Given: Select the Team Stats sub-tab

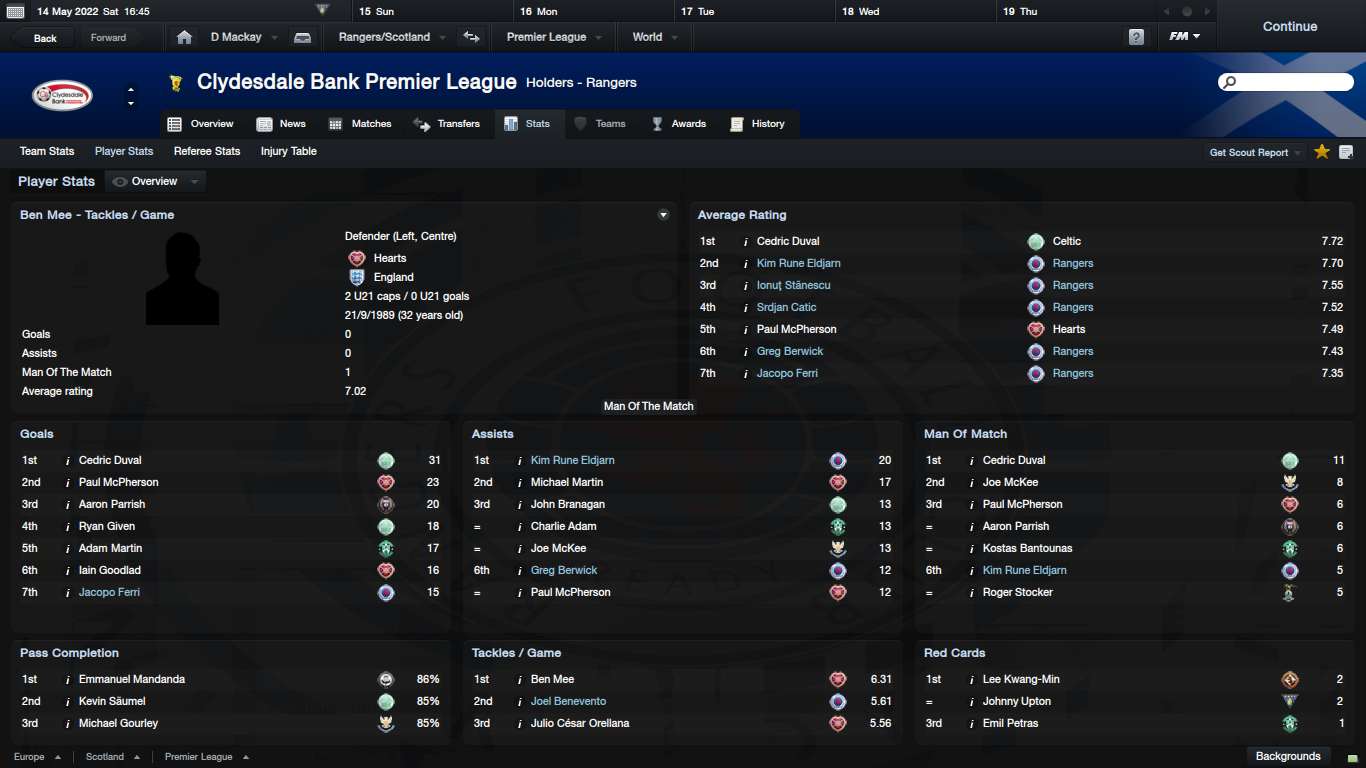Looking at the screenshot, I should (x=47, y=151).
